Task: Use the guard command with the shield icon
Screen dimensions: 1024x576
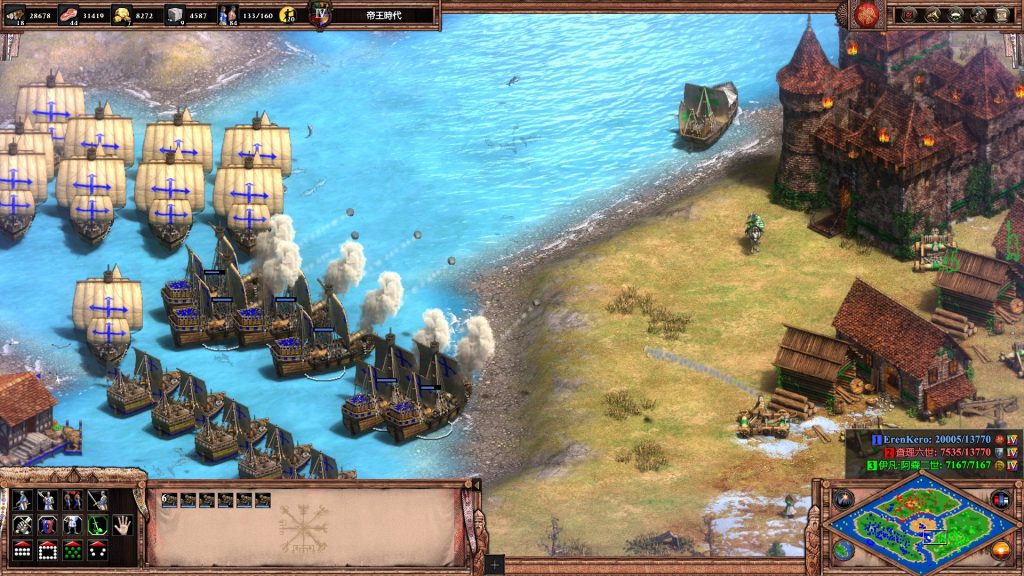Action: (x=46, y=524)
